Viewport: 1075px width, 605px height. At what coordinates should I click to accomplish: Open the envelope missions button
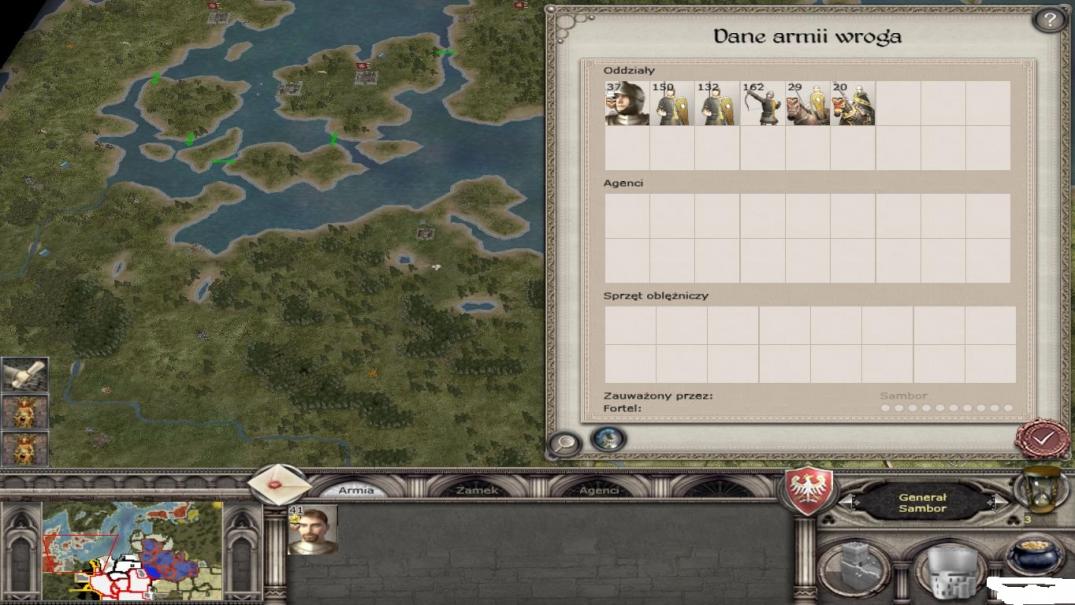[279, 486]
